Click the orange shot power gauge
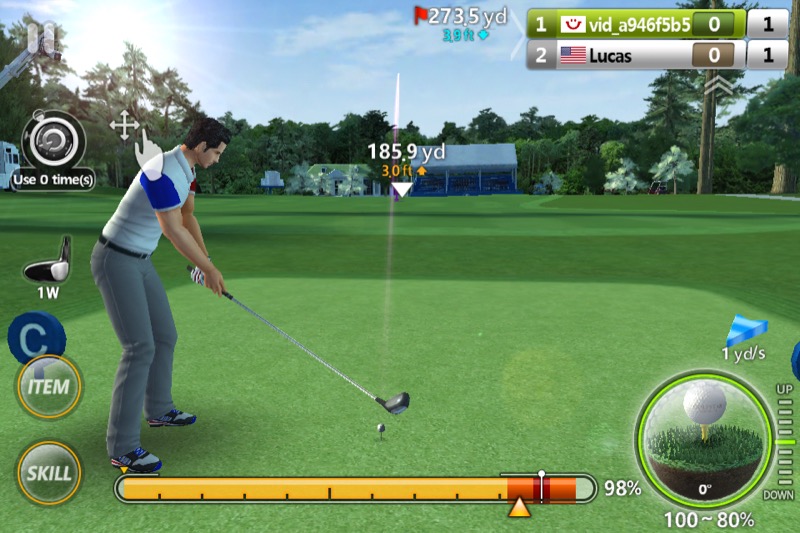Image resolution: width=800 pixels, height=533 pixels. 354,489
